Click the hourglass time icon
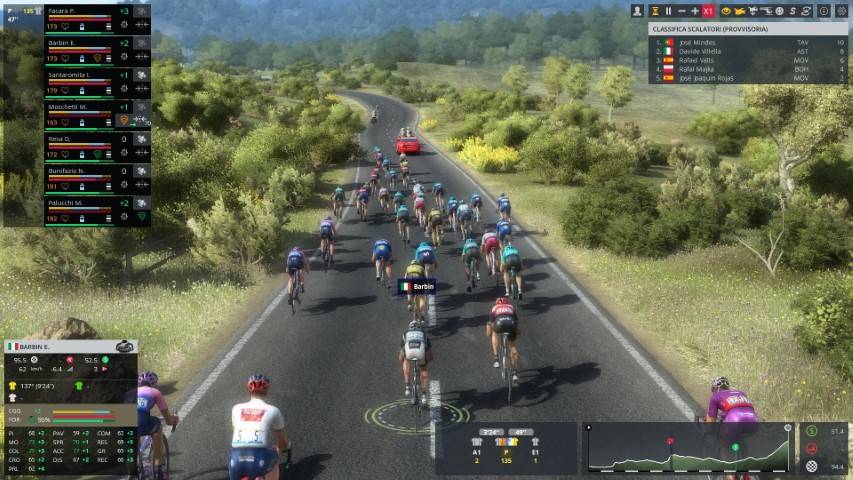The image size is (853, 480). 654,11
